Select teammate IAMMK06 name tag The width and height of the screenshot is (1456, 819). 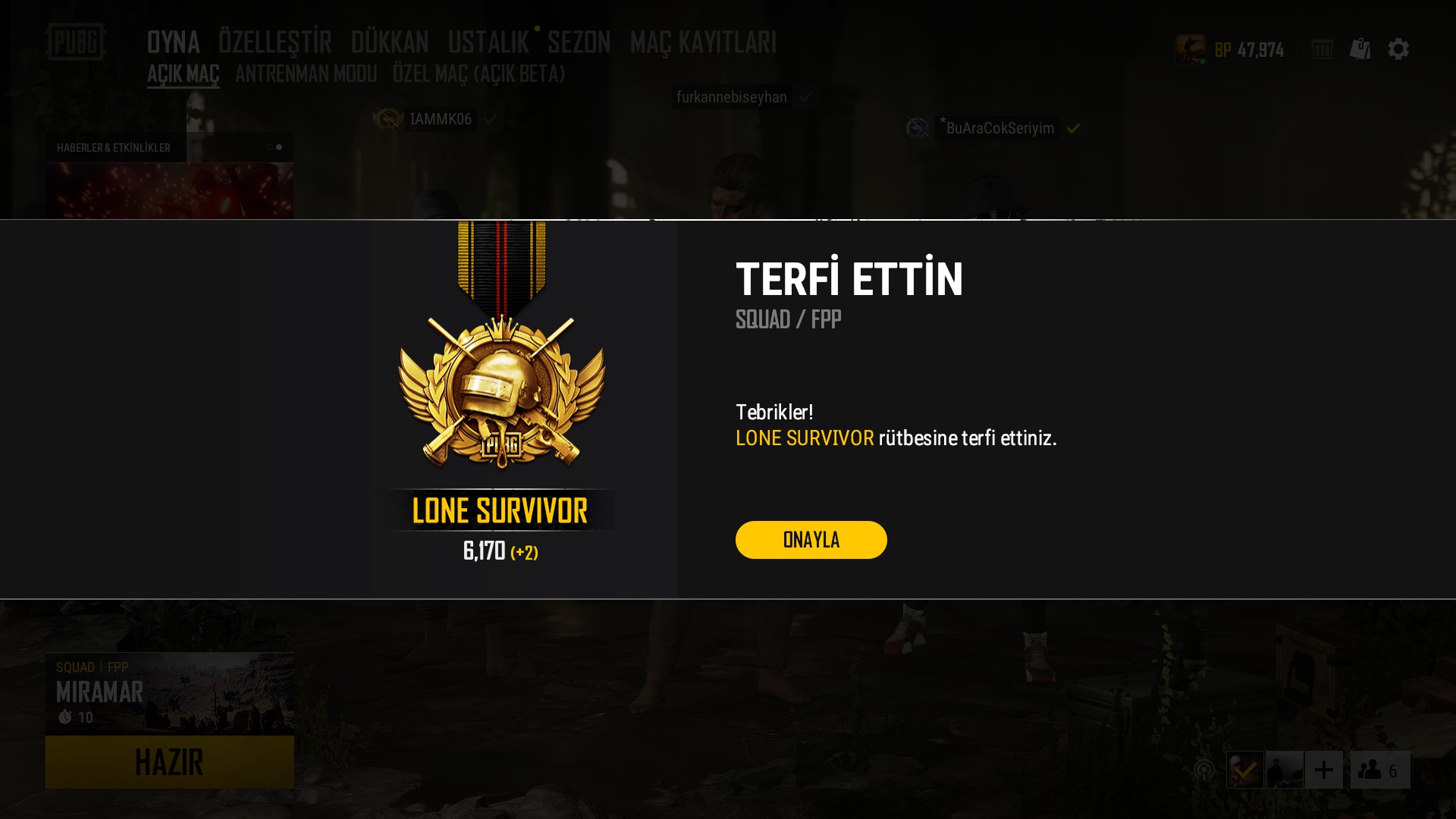tap(441, 119)
